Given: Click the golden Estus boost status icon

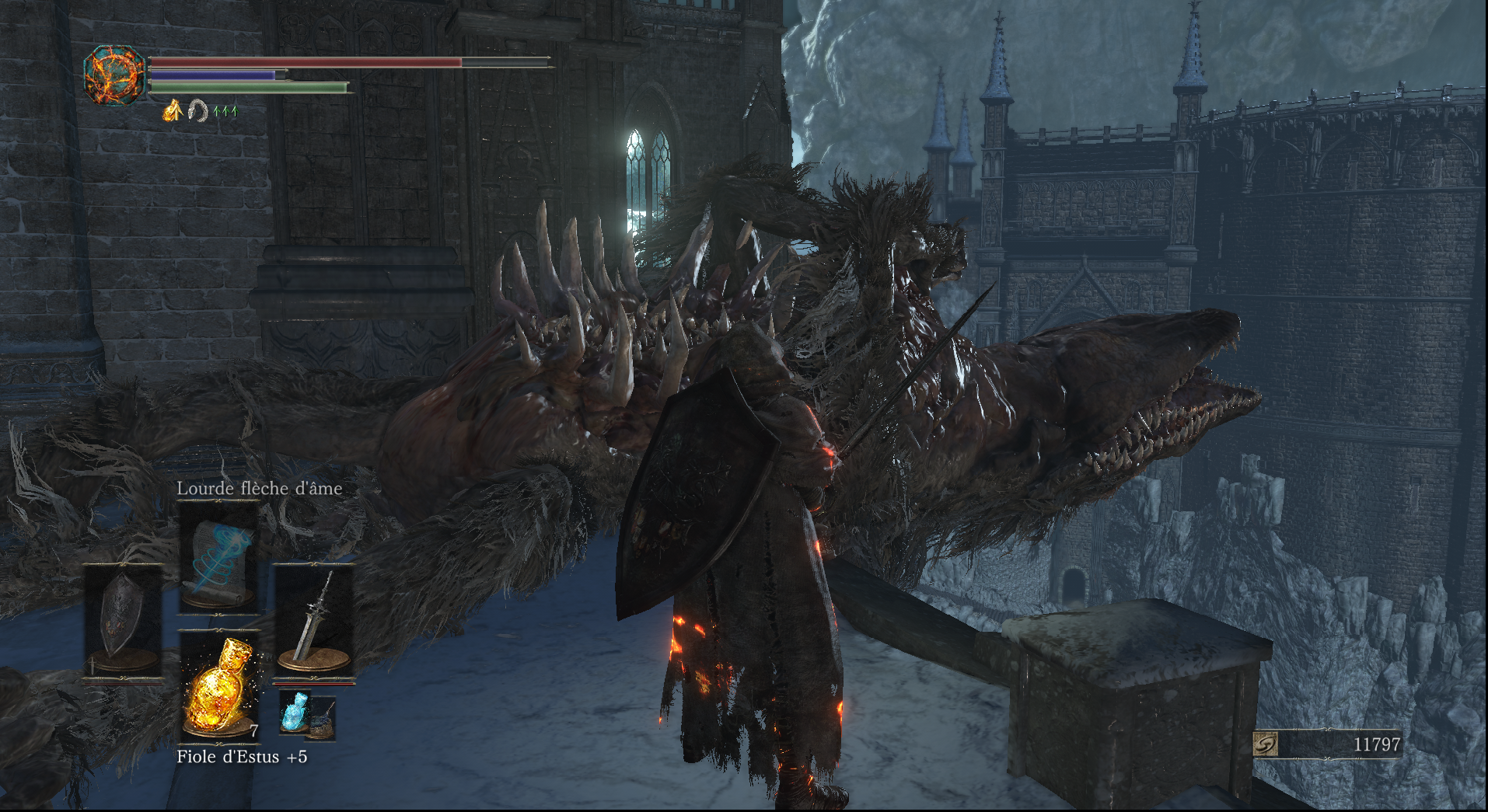Looking at the screenshot, I should pos(172,111).
